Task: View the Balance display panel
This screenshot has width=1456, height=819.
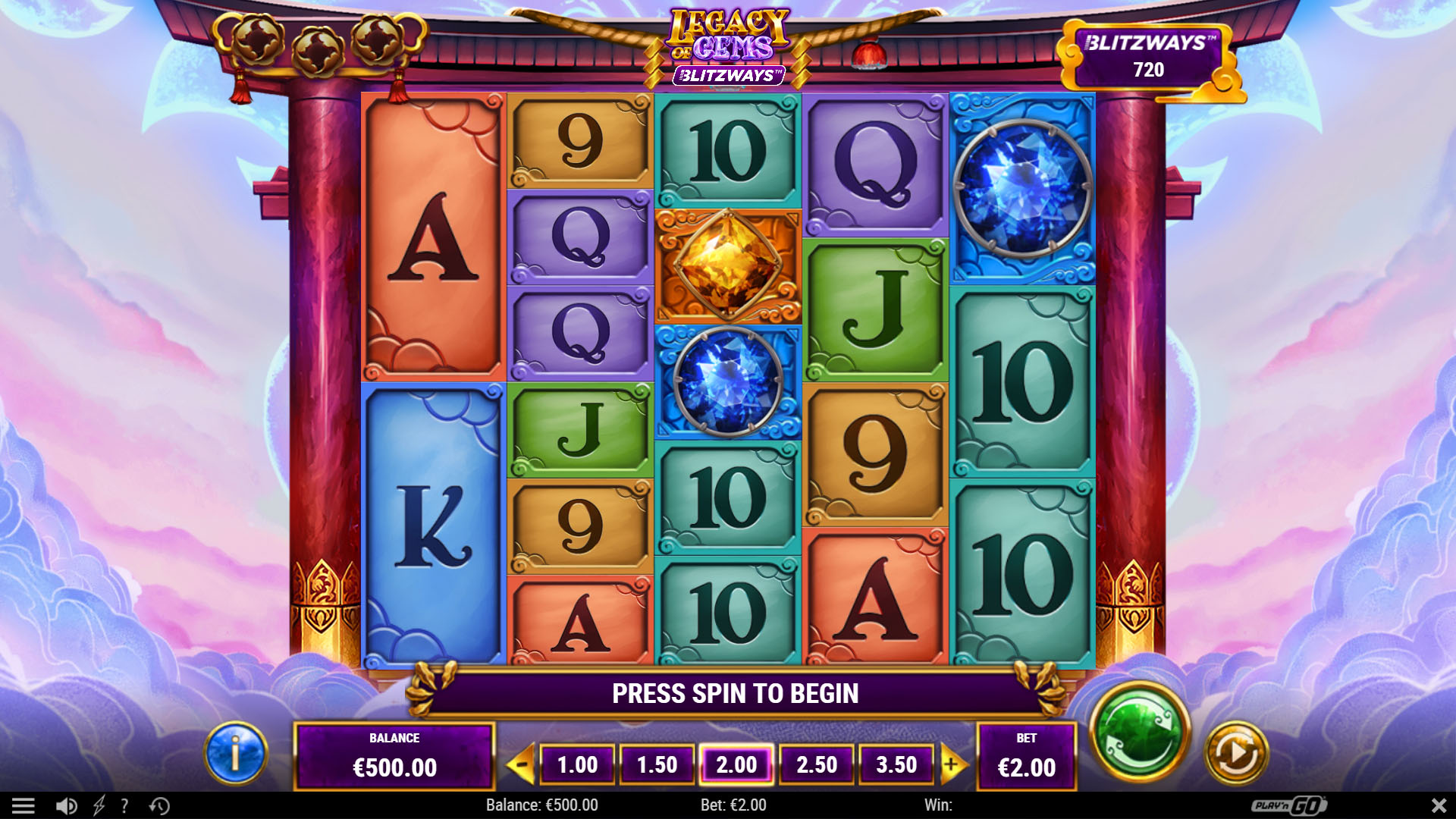Action: tap(394, 755)
